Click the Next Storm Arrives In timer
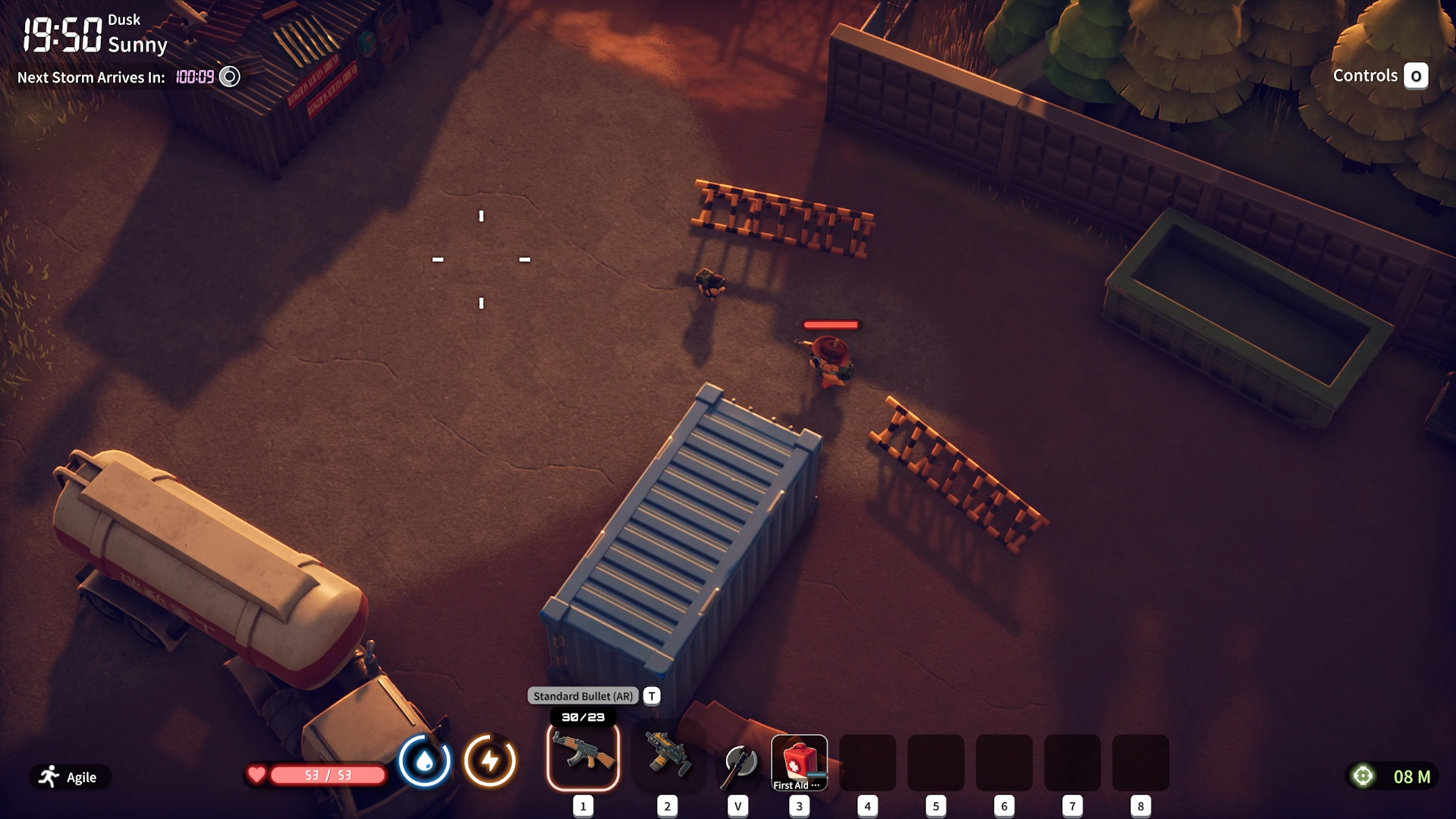 [x=91, y=77]
